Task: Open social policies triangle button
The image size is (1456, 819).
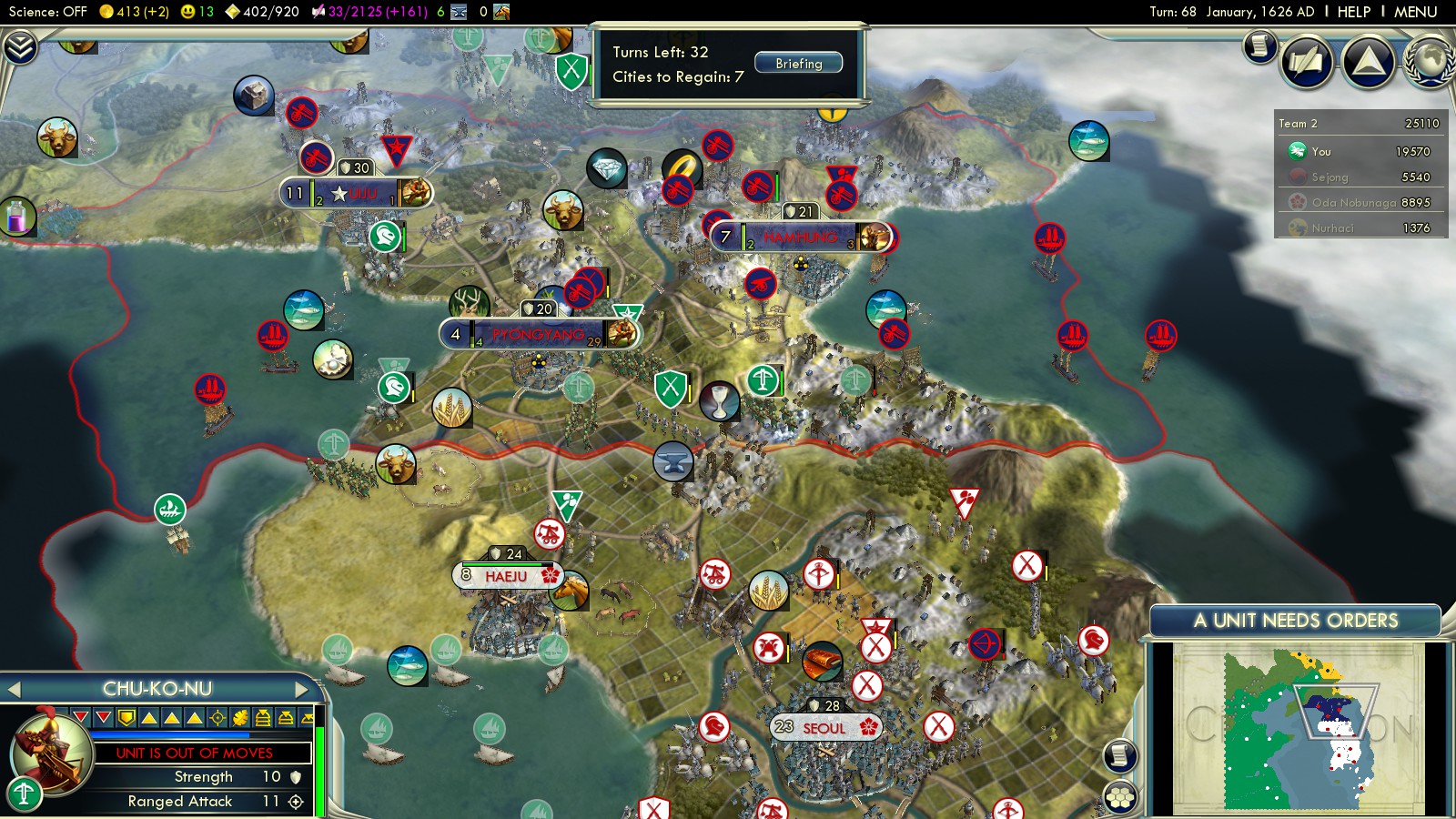Action: (1368, 61)
